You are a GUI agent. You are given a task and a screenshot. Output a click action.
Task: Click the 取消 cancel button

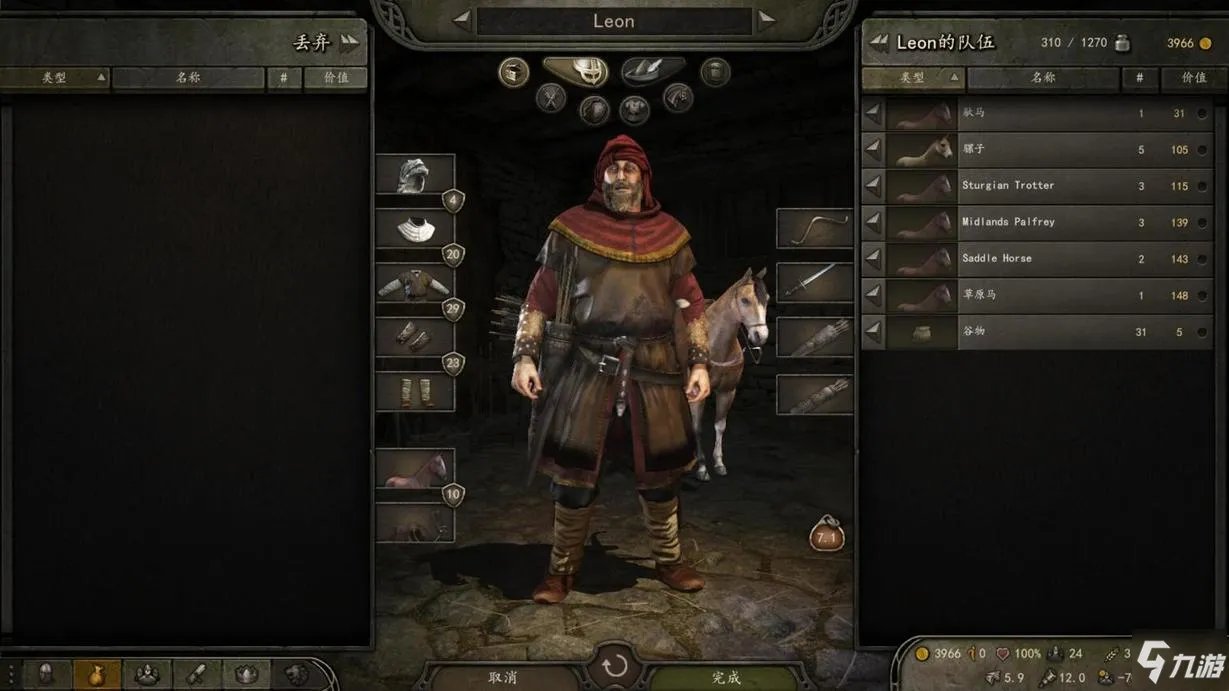pyautogui.click(x=502, y=677)
